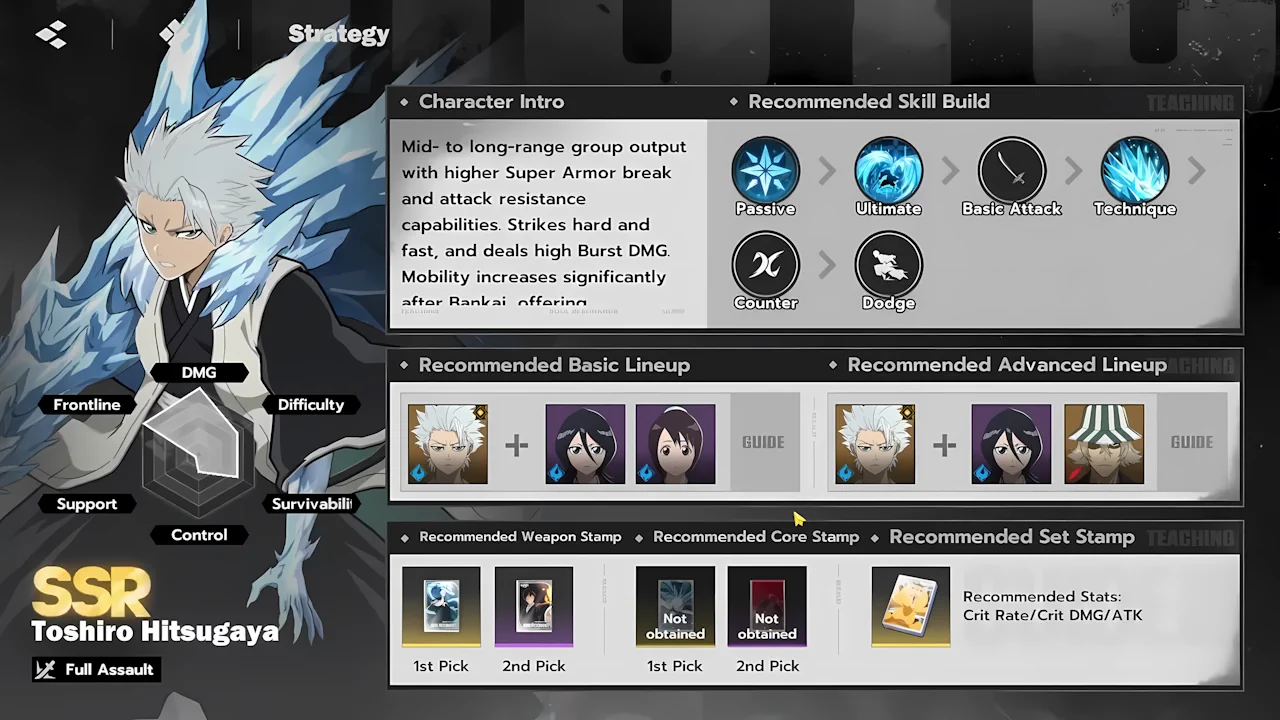
Task: Select the Counter skill icon
Action: click(765, 265)
